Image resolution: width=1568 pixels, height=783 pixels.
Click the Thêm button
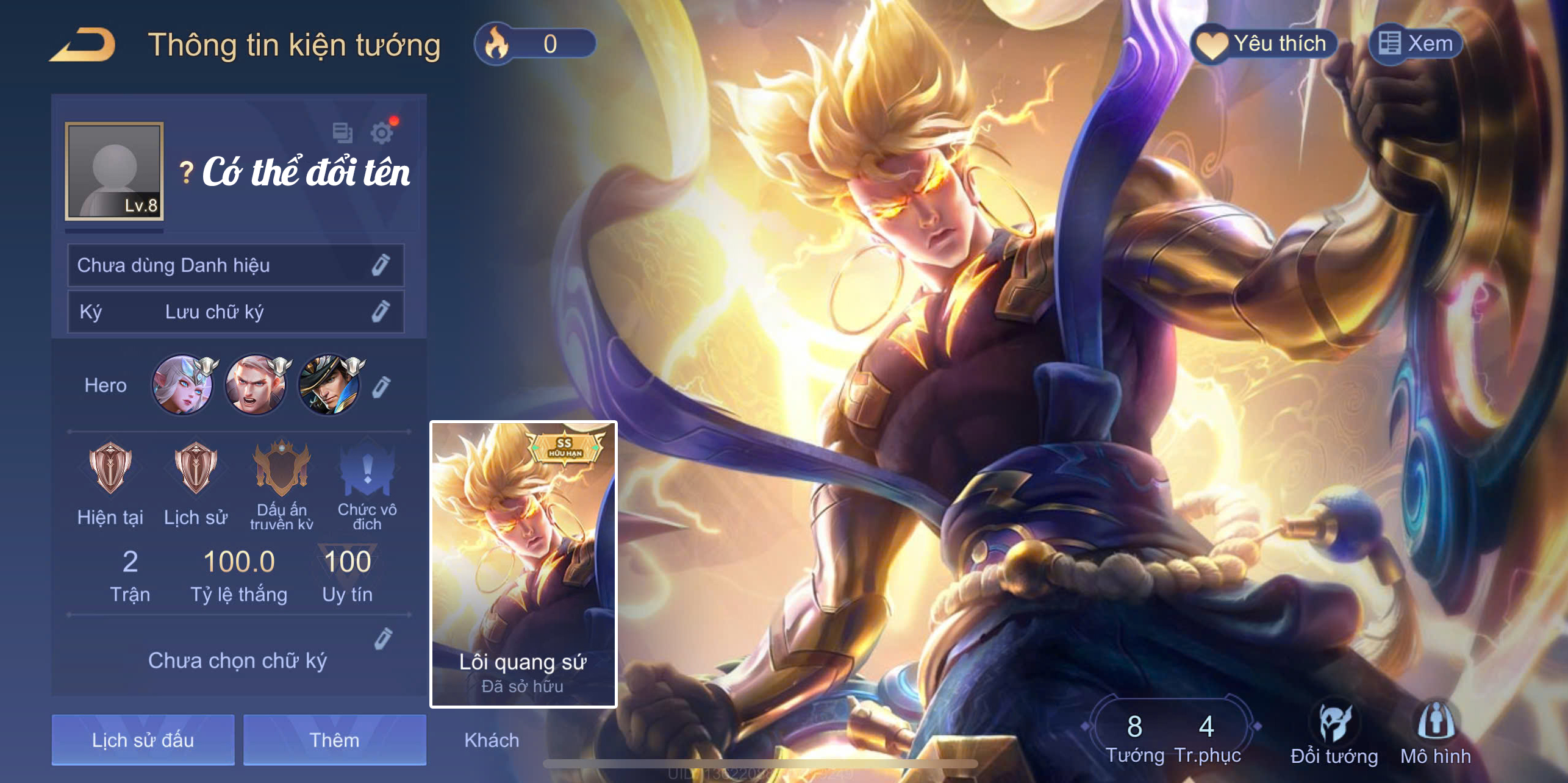pyautogui.click(x=334, y=740)
